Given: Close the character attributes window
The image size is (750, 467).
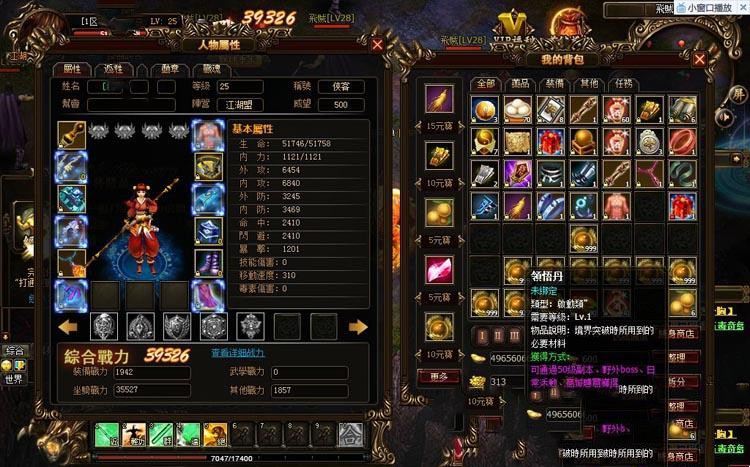Looking at the screenshot, I should (x=377, y=45).
